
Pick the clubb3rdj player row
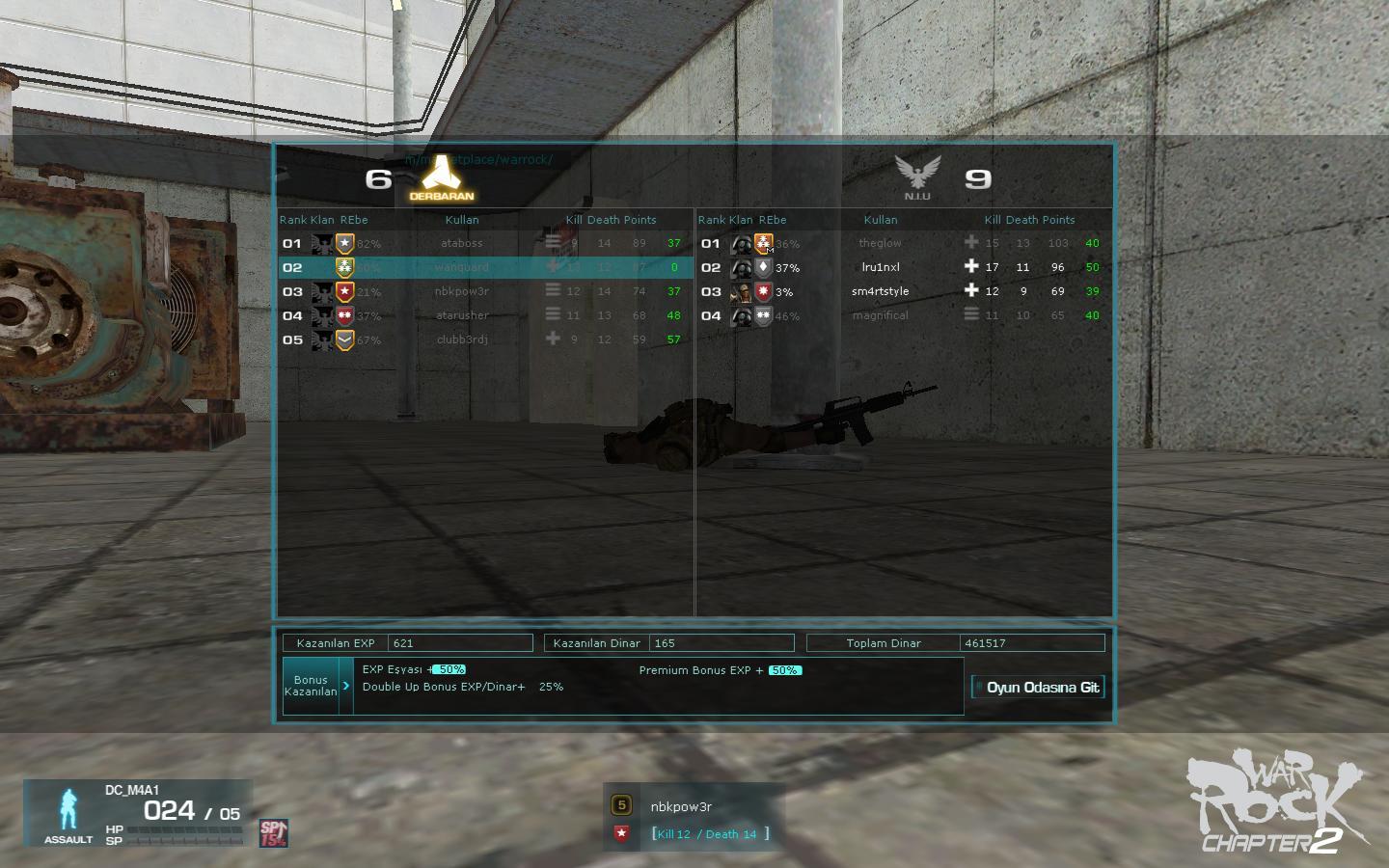point(462,339)
